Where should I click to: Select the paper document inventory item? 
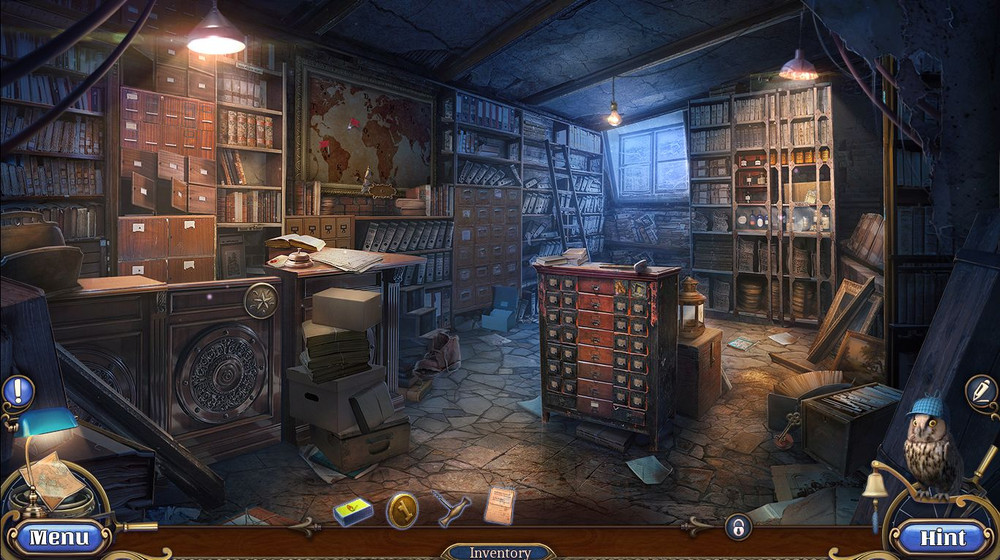[x=500, y=505]
